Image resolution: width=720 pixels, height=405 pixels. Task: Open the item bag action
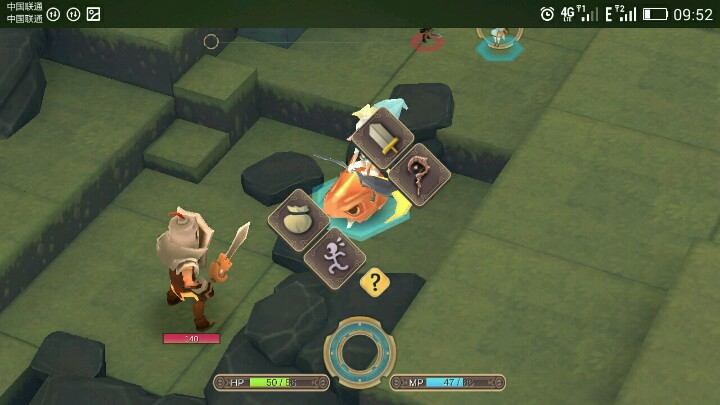[298, 219]
